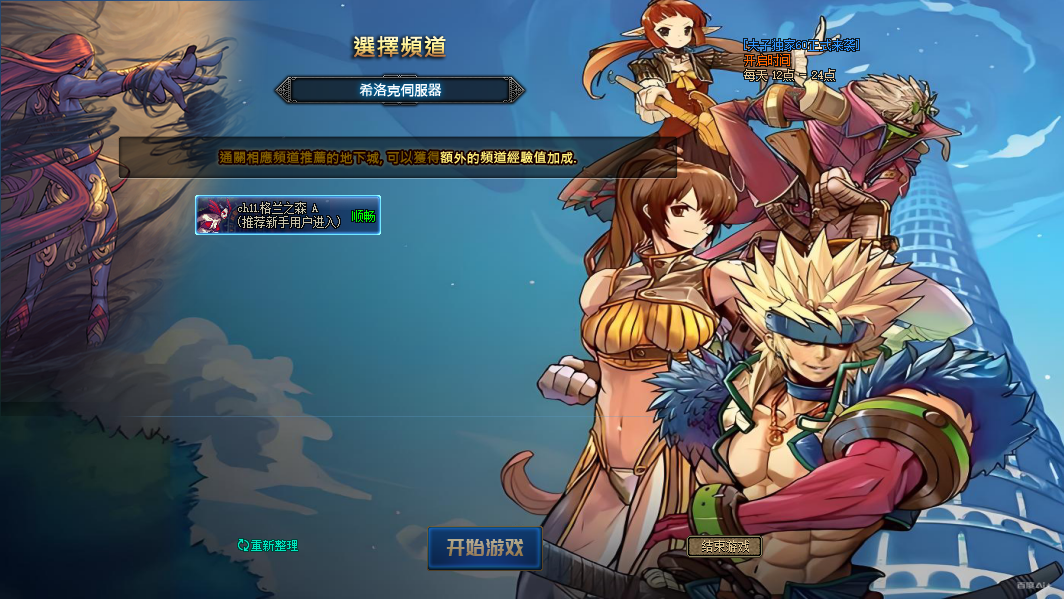Viewport: 1064px width, 599px height.
Task: Click the 开始游戏 start game button
Action: (x=485, y=548)
